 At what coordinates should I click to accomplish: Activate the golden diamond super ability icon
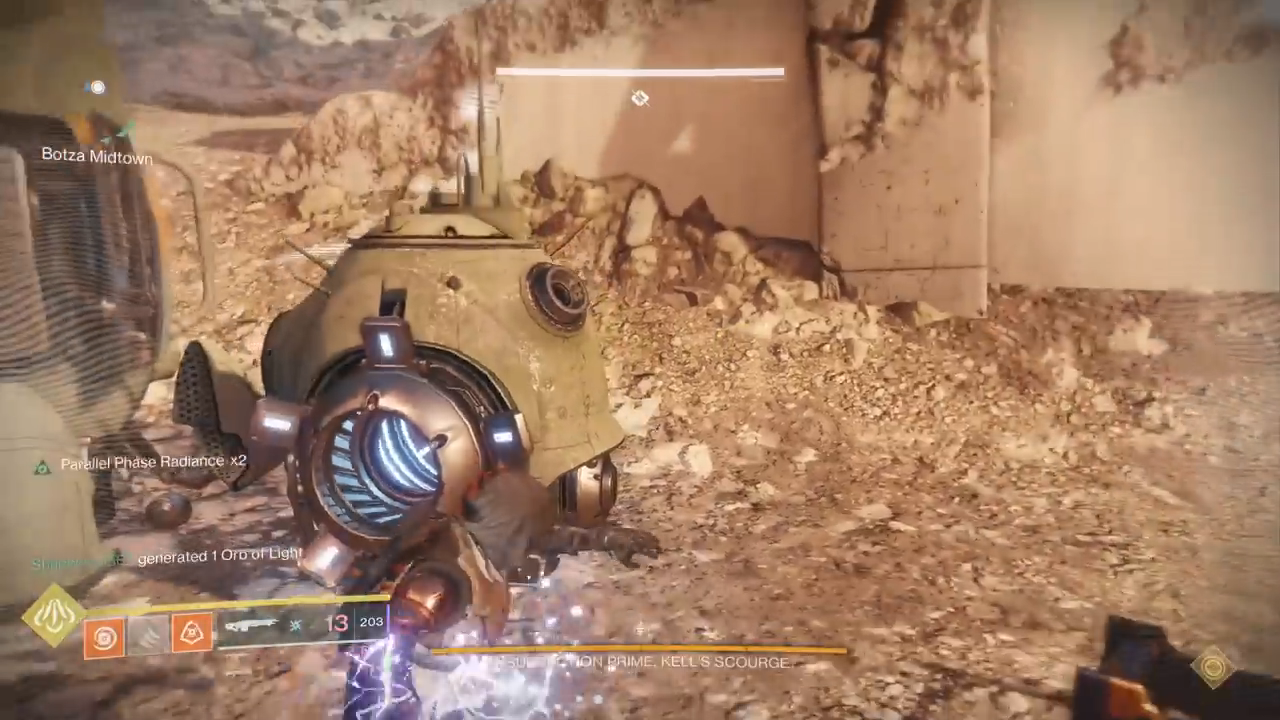click(54, 615)
